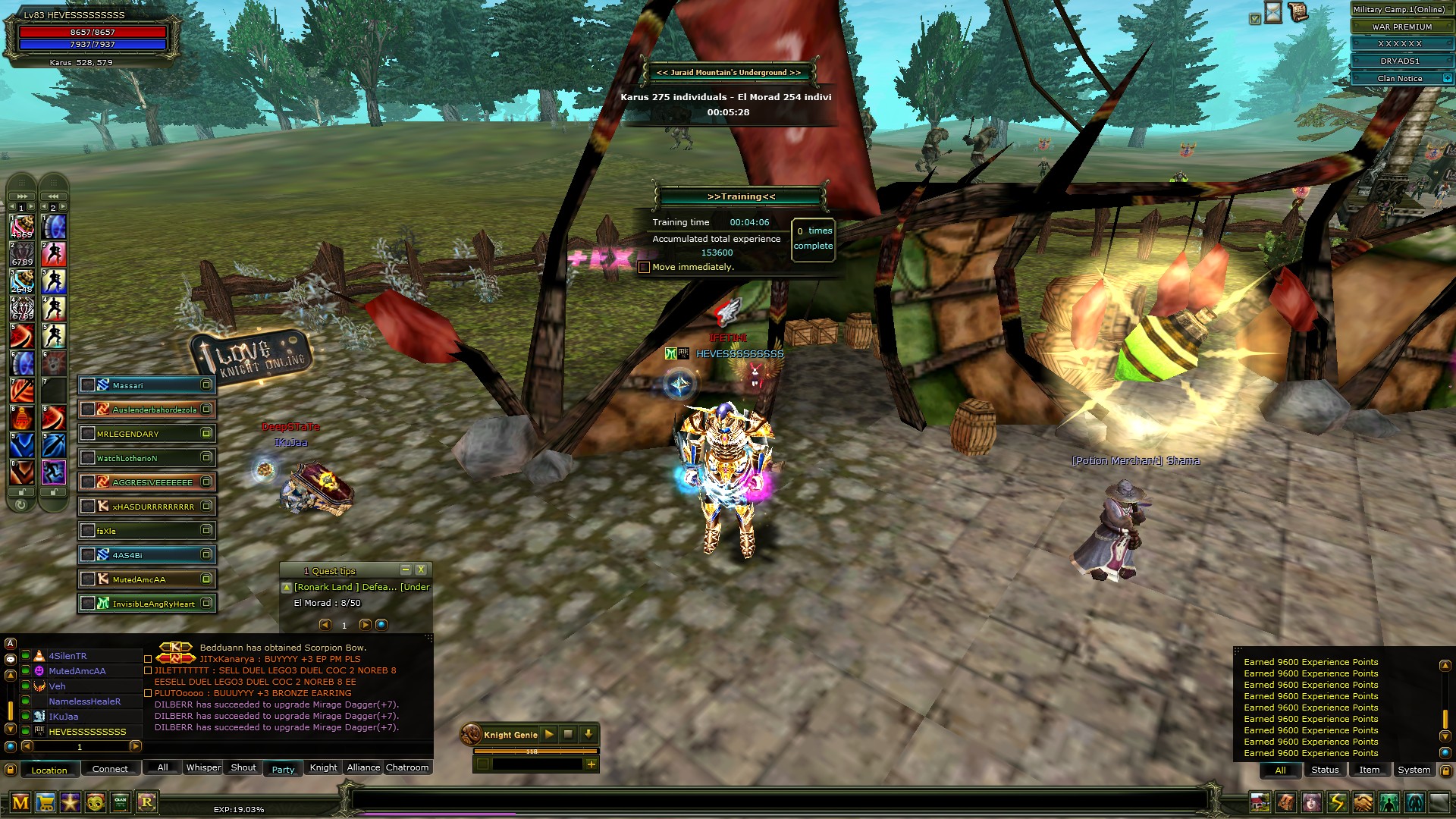Expand the Clan Notice with plus button

point(1447,78)
